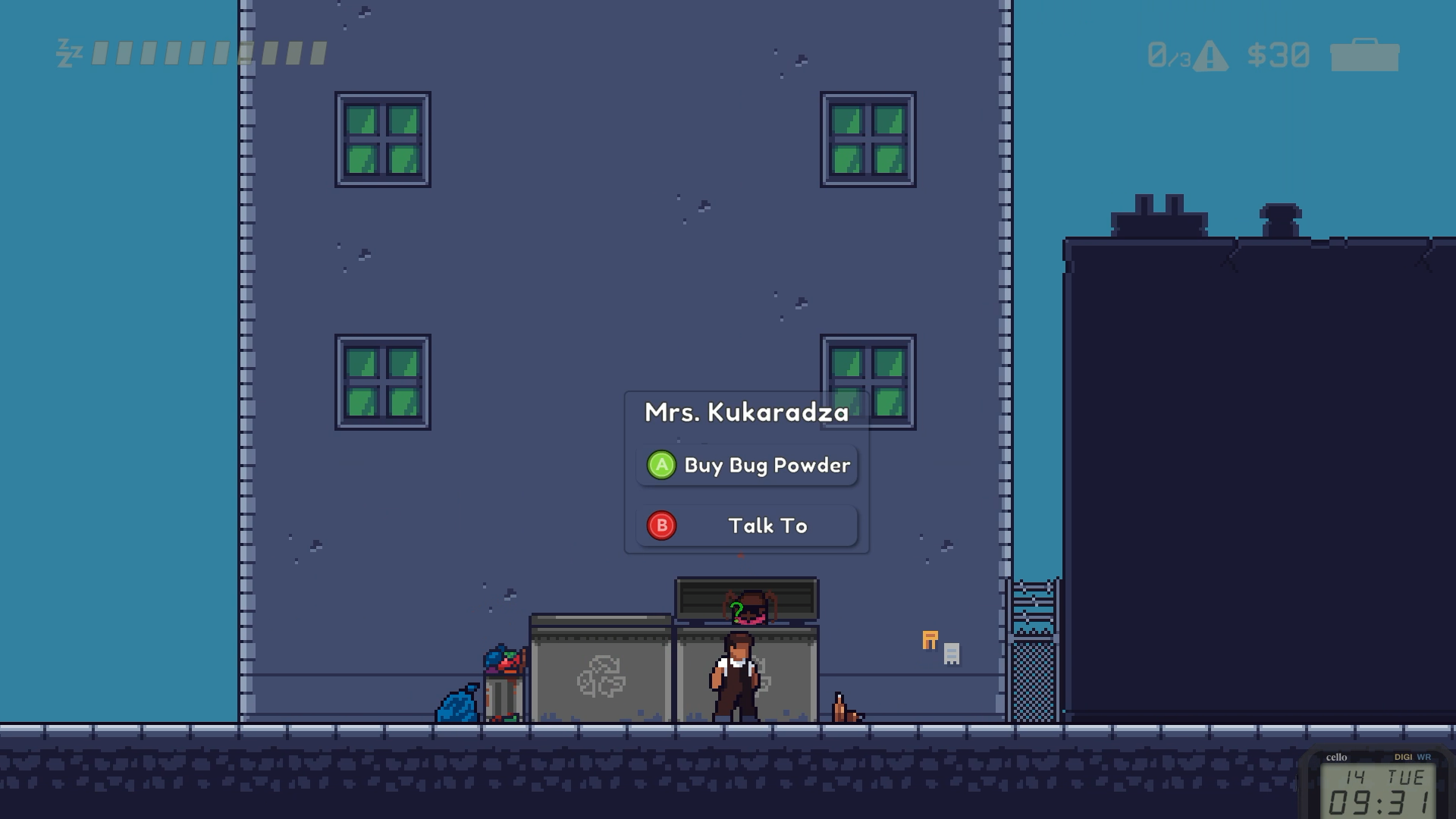The image size is (1456, 819).
Task: Open the toolbox inventory icon
Action: 1364,55
